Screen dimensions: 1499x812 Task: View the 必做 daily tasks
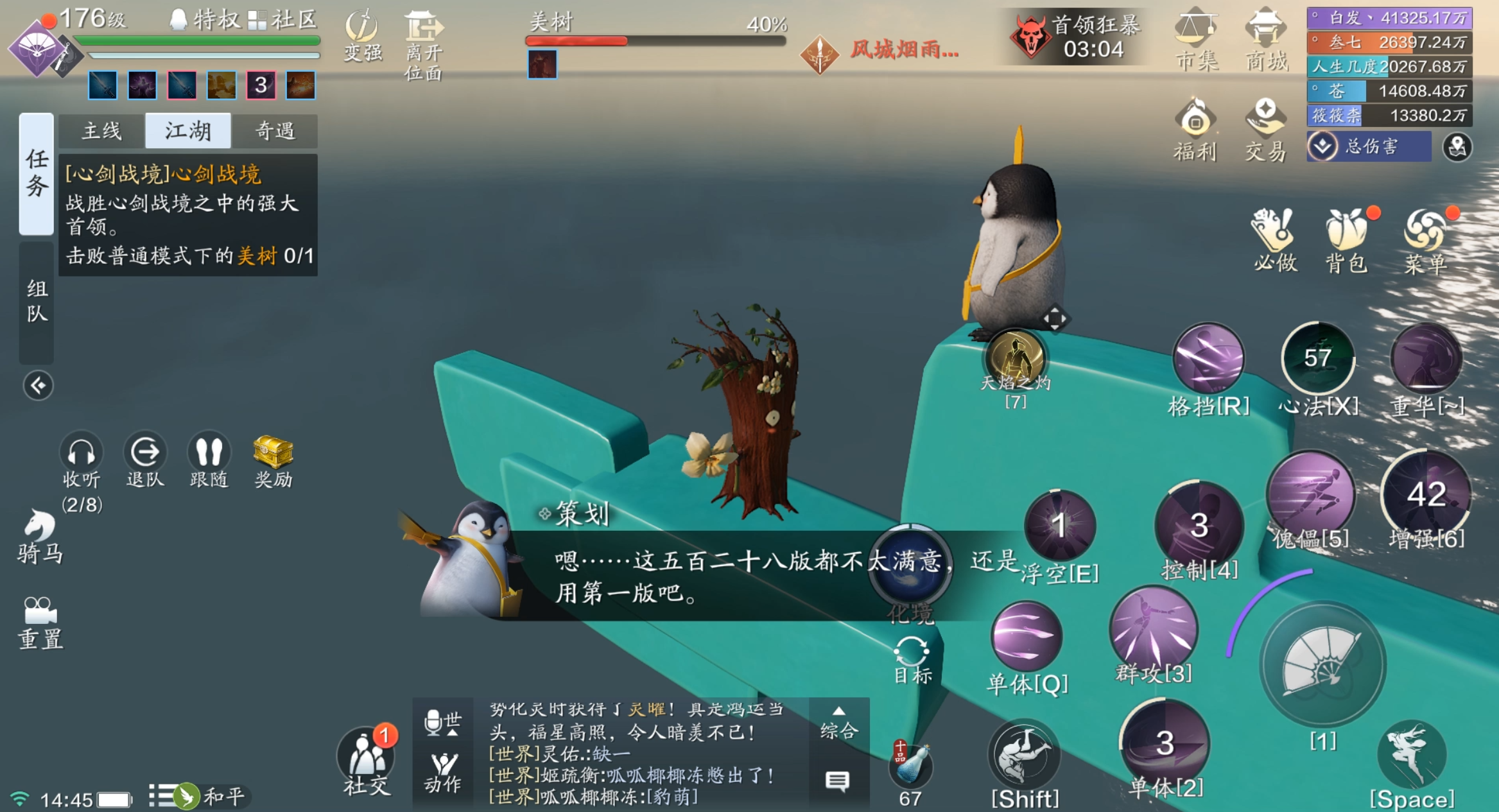pos(1274,240)
